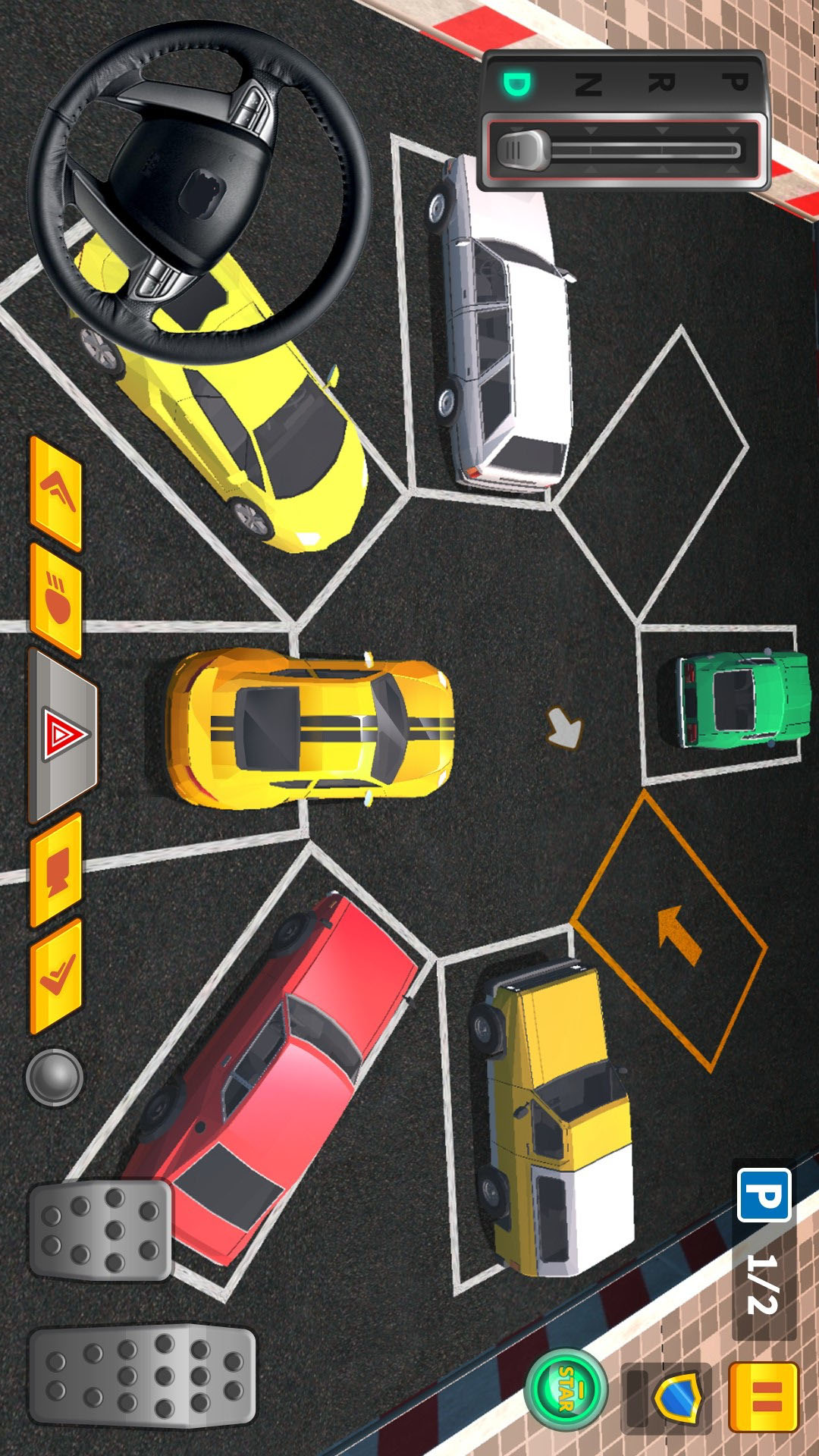
Task: Step on the larger gas pedal
Action: click(143, 1376)
